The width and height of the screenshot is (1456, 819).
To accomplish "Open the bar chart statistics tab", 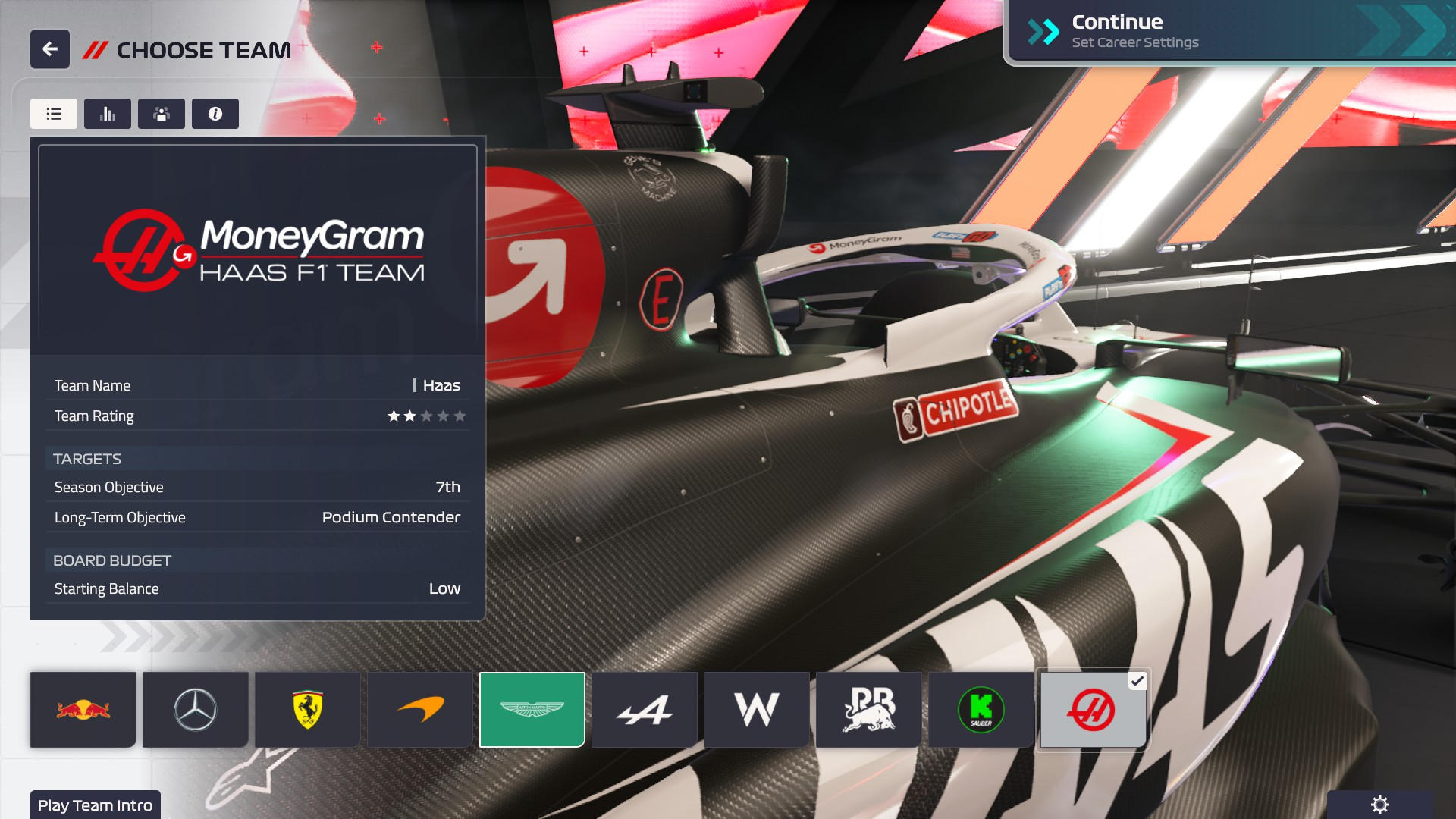I will (108, 114).
